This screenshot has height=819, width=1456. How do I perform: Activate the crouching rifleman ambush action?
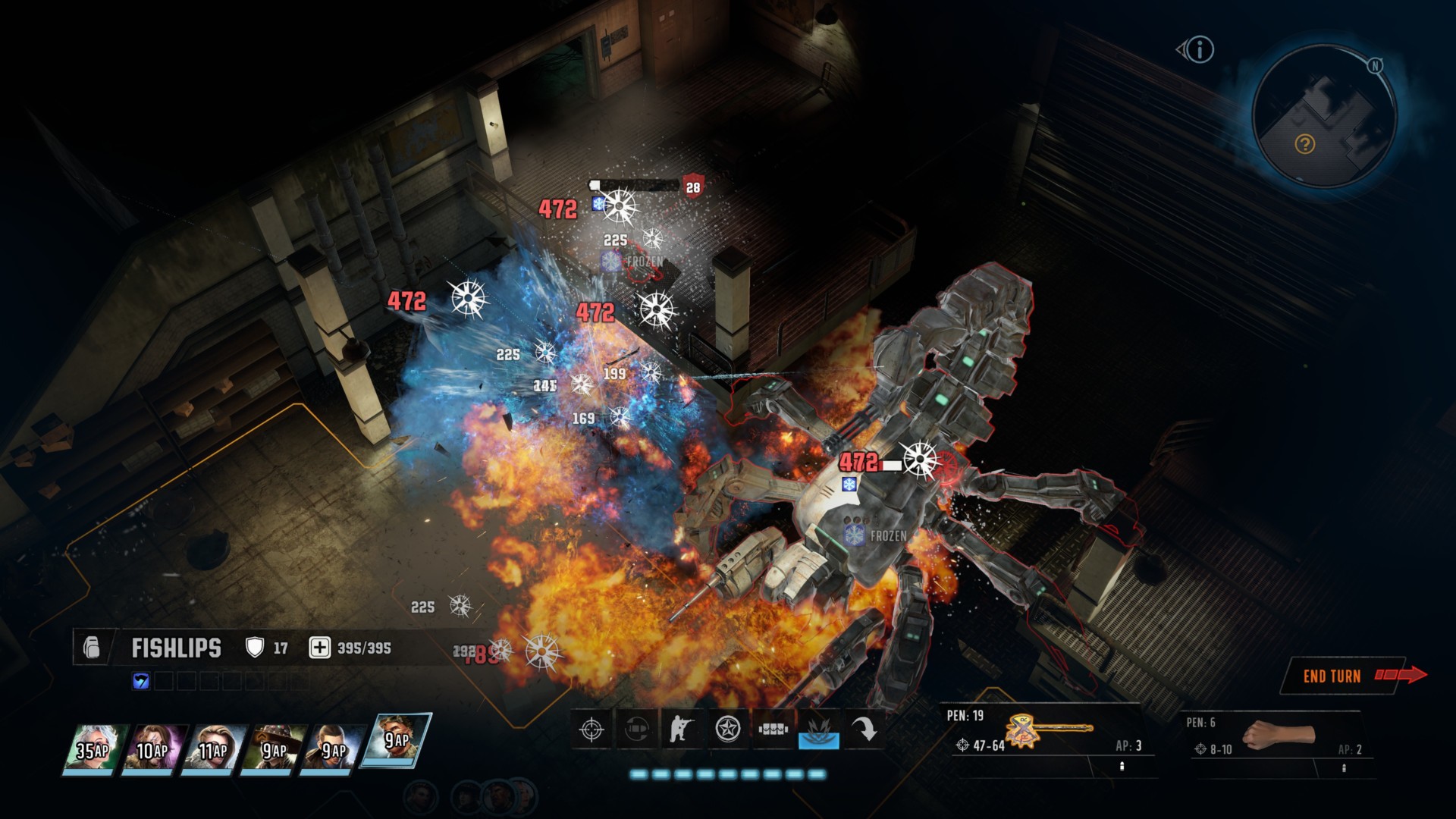(x=682, y=730)
